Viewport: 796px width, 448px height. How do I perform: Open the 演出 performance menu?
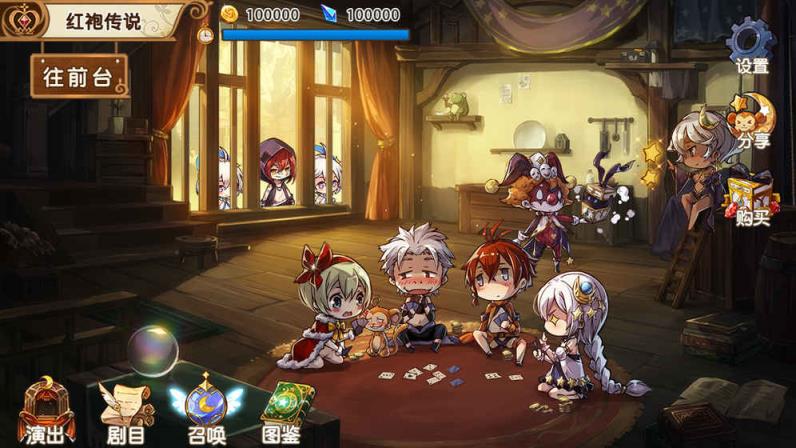pyautogui.click(x=48, y=411)
